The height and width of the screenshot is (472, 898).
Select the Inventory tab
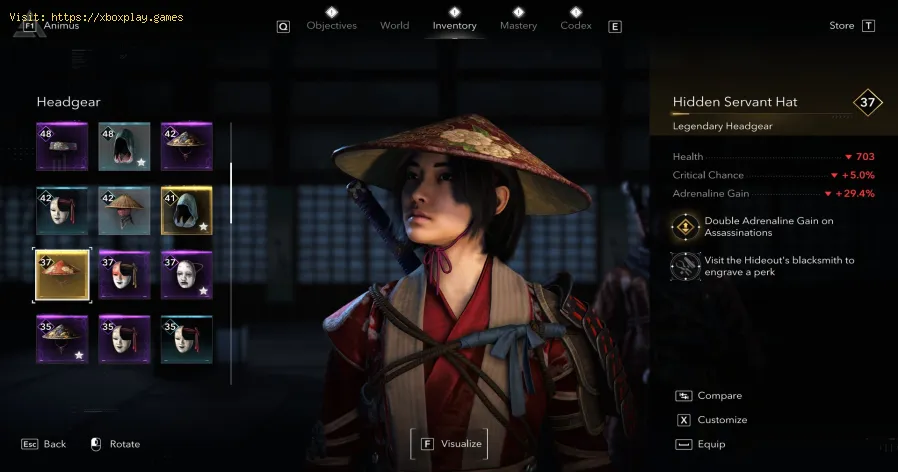(x=454, y=25)
